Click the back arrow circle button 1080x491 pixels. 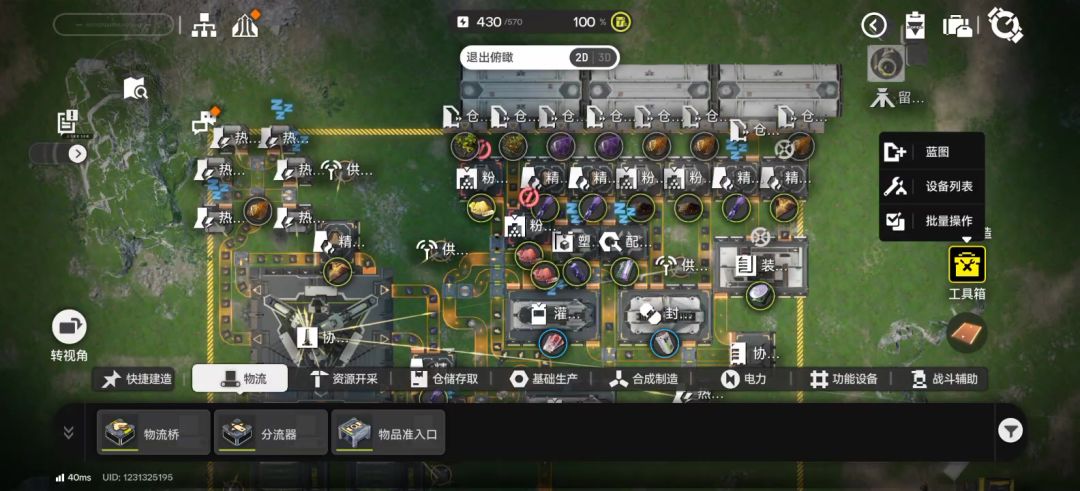[874, 25]
